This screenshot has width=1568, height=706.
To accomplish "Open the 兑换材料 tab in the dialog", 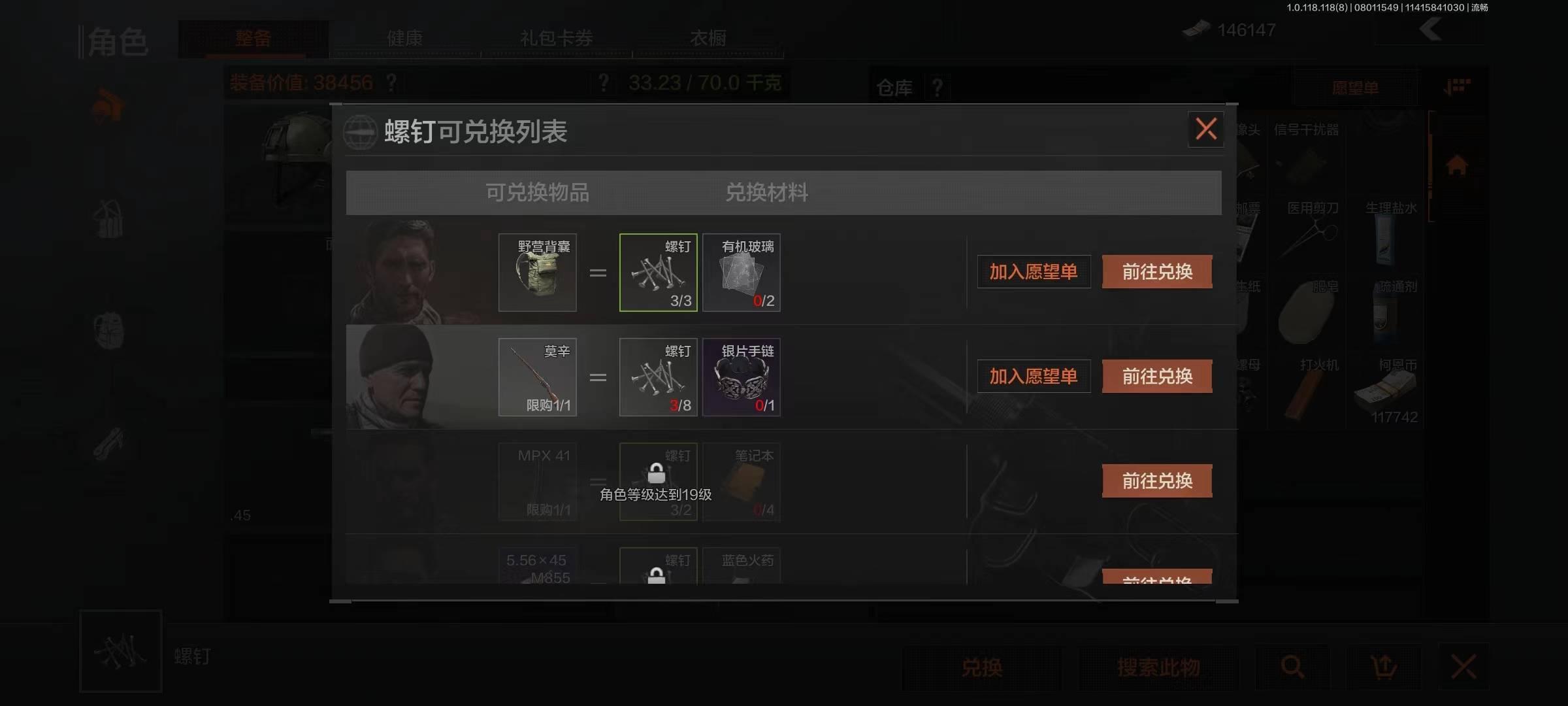I will tap(766, 192).
